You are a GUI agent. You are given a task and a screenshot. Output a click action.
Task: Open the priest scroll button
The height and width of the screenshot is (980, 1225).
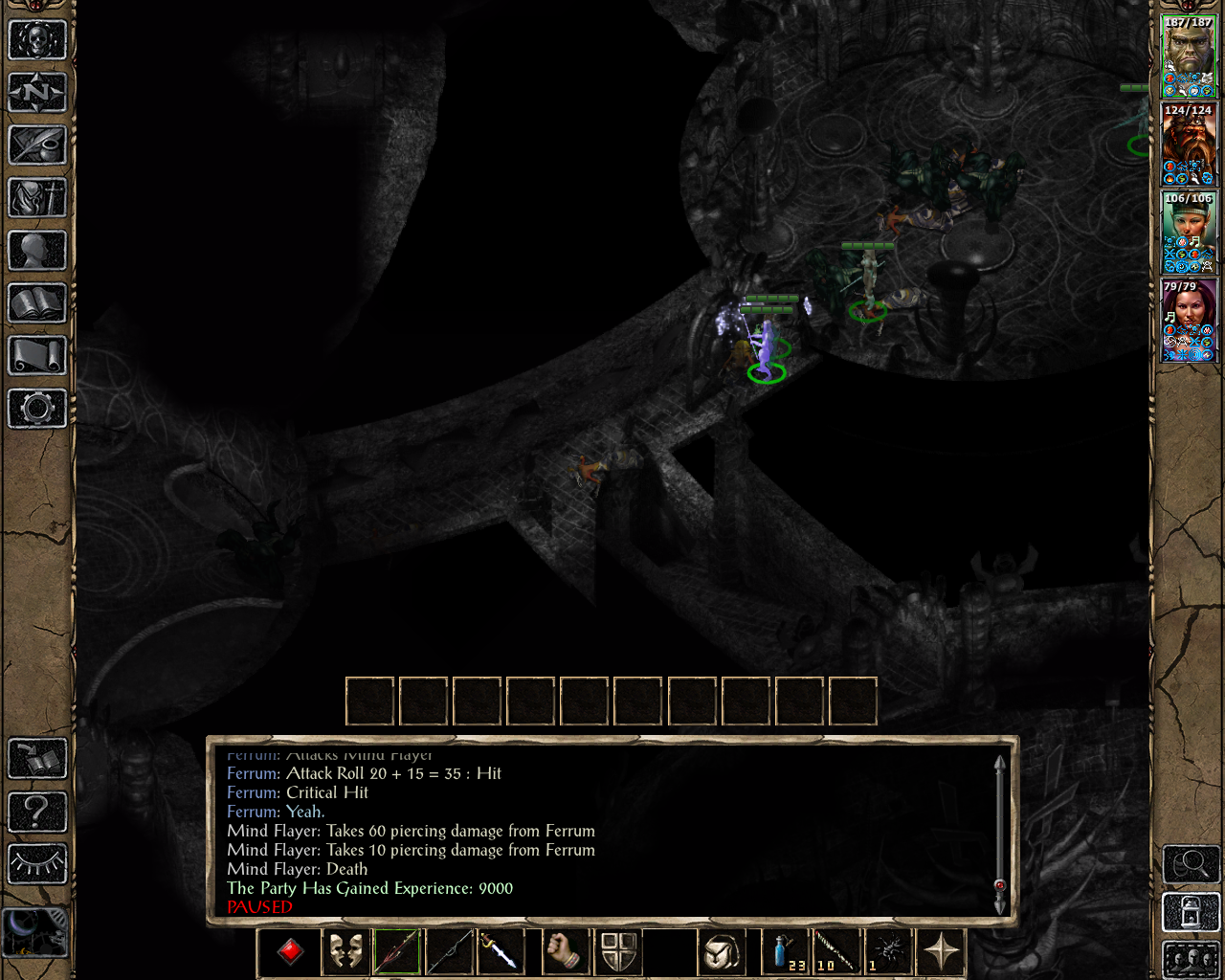[37, 356]
